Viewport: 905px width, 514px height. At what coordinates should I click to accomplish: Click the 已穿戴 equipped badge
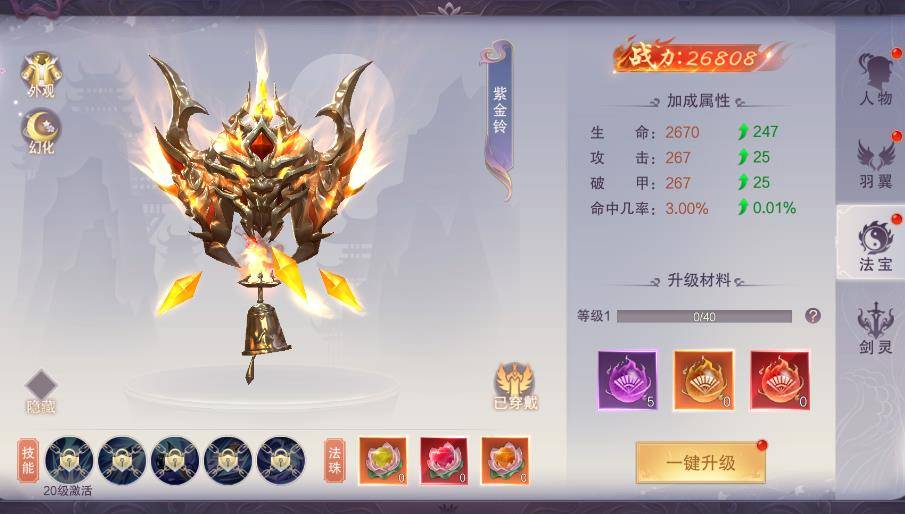click(514, 386)
